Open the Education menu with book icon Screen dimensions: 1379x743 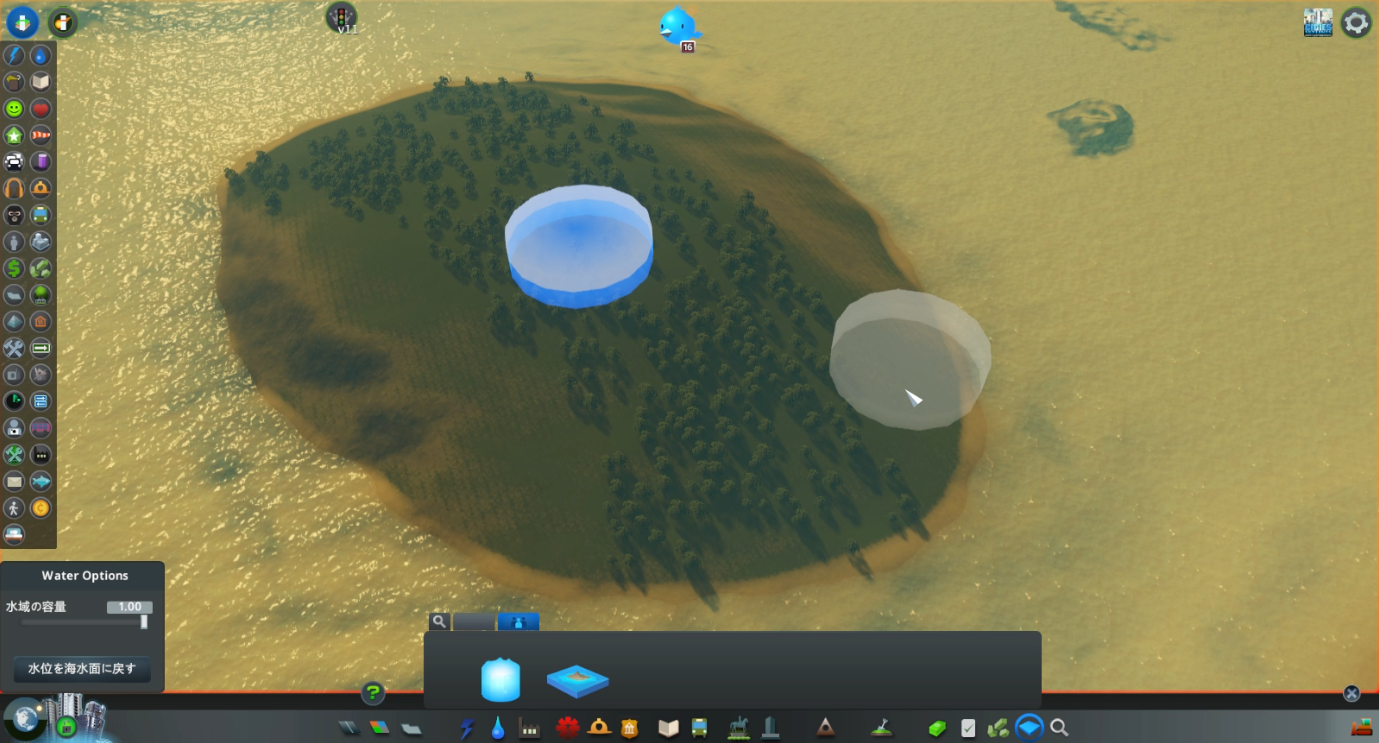667,727
